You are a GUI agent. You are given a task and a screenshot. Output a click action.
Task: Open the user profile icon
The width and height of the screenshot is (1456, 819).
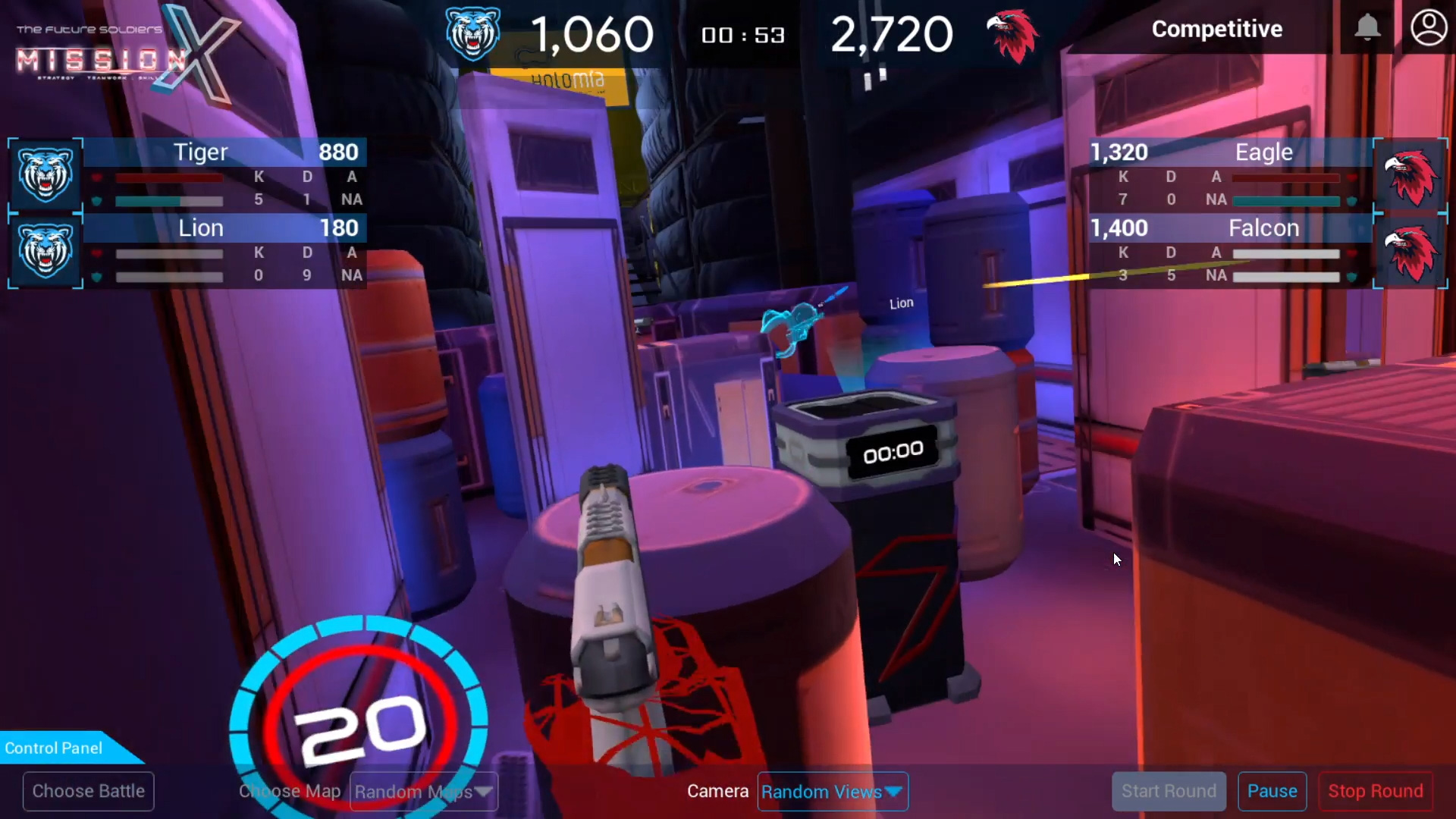pyautogui.click(x=1429, y=28)
